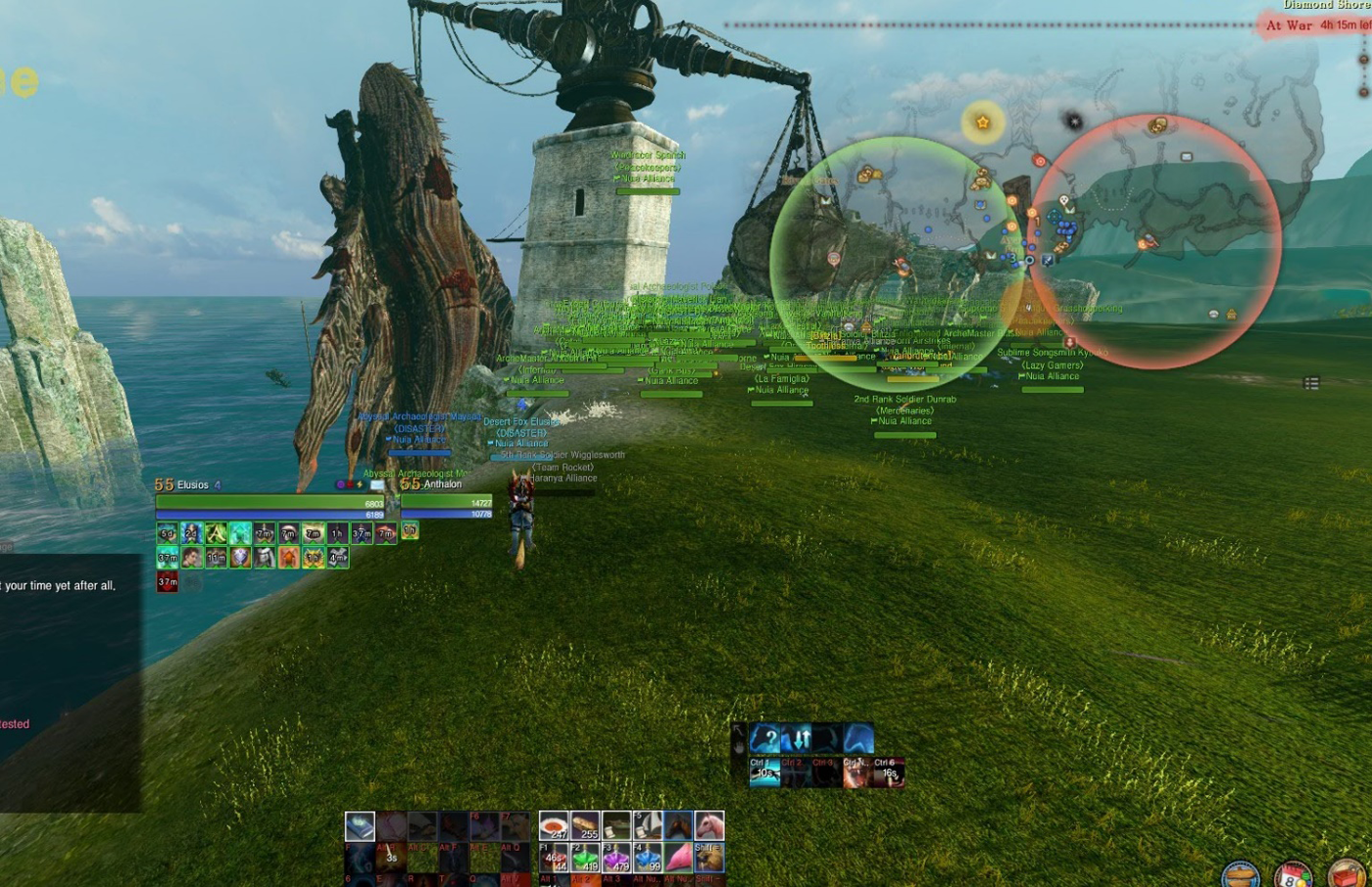Screen dimensions: 1372x887
Task: Open the calendar events button
Action: (1293, 875)
